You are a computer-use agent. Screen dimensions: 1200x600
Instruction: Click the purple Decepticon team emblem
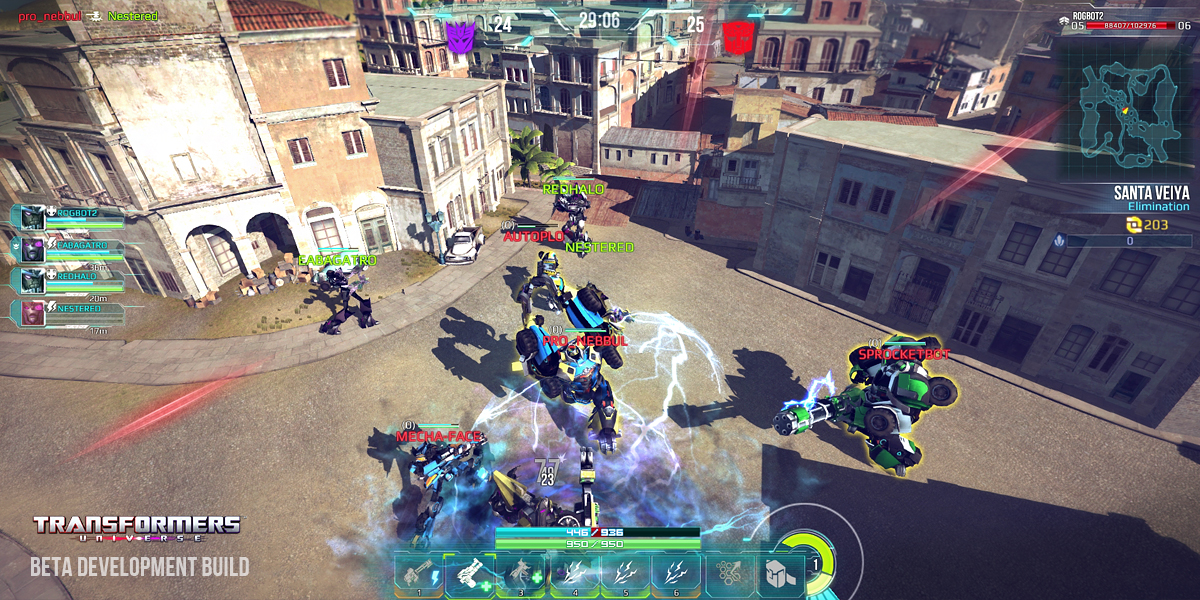coord(461,36)
